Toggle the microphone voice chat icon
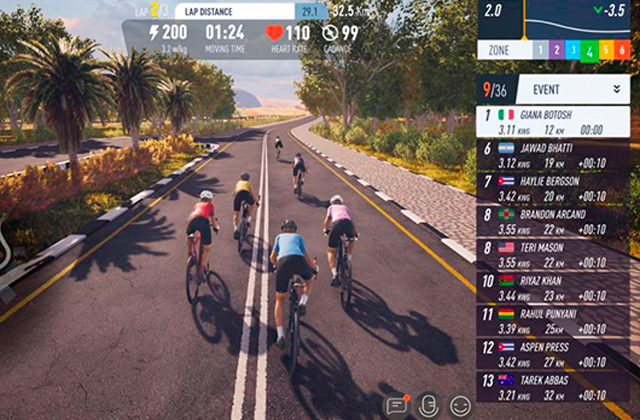The width and height of the screenshot is (640, 420). 428,405
